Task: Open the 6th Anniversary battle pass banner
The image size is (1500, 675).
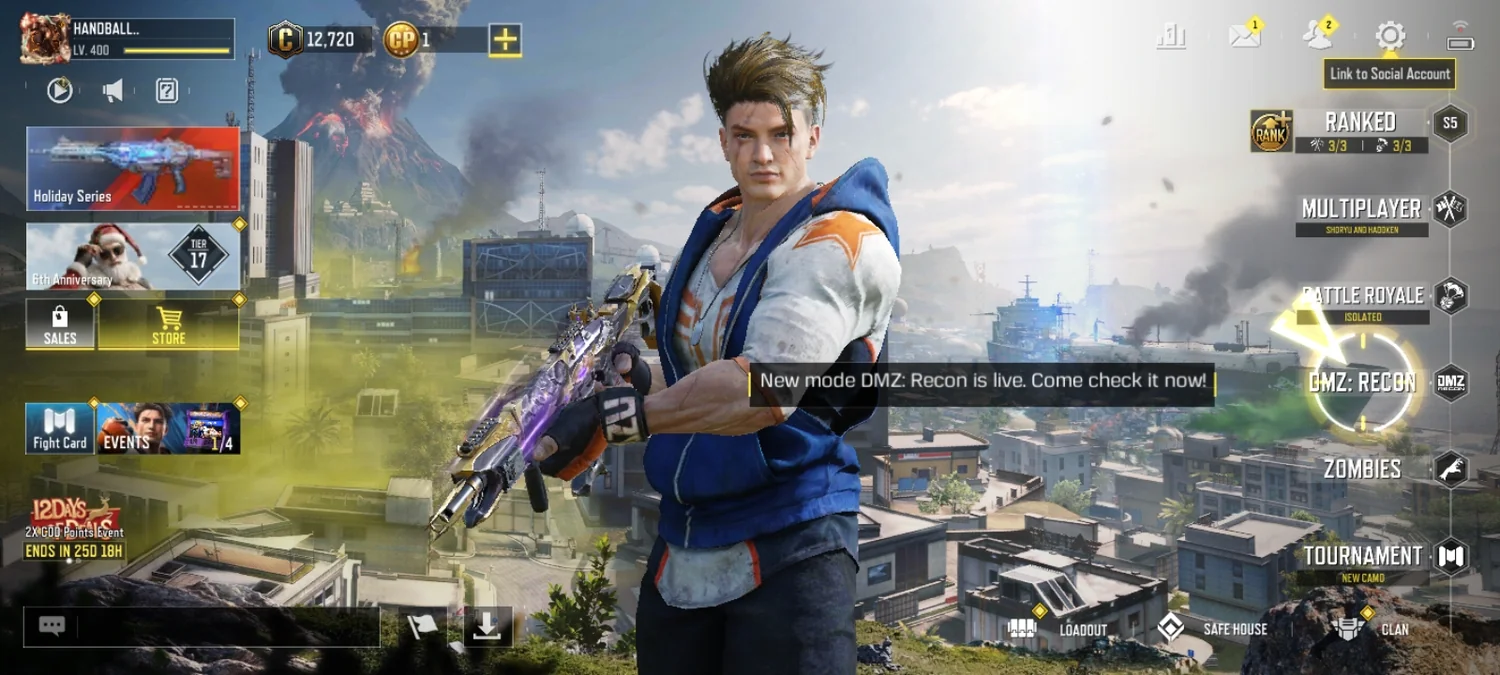Action: [133, 256]
